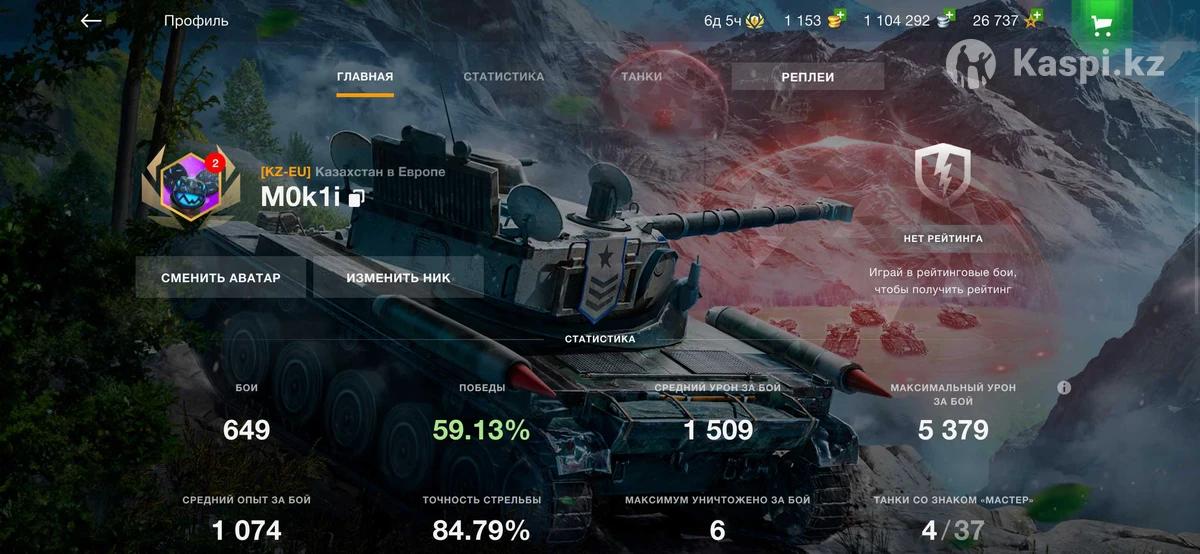Open the shop cart button

(x=1103, y=25)
